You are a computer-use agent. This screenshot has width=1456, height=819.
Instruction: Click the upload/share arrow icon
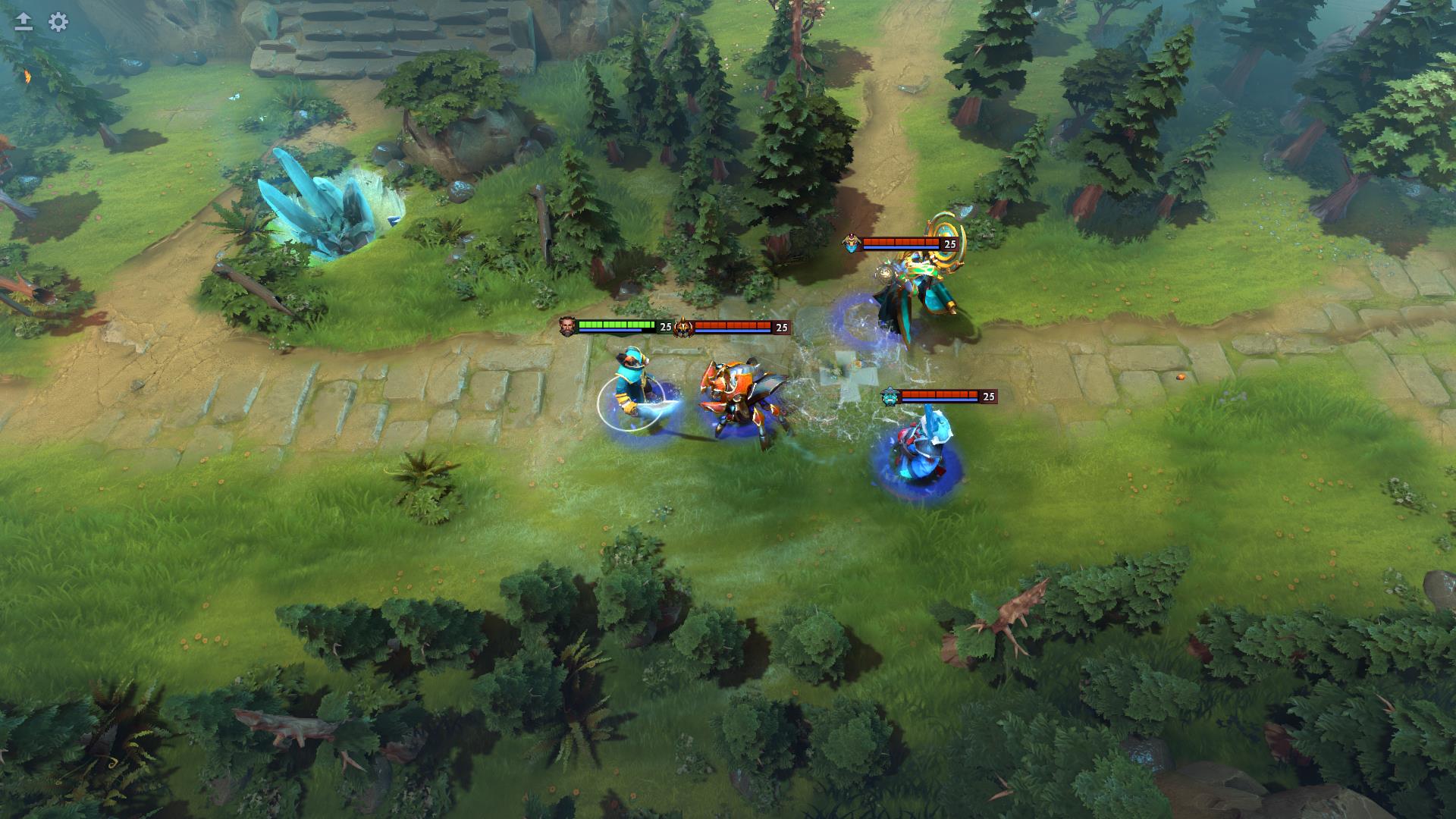(22, 20)
